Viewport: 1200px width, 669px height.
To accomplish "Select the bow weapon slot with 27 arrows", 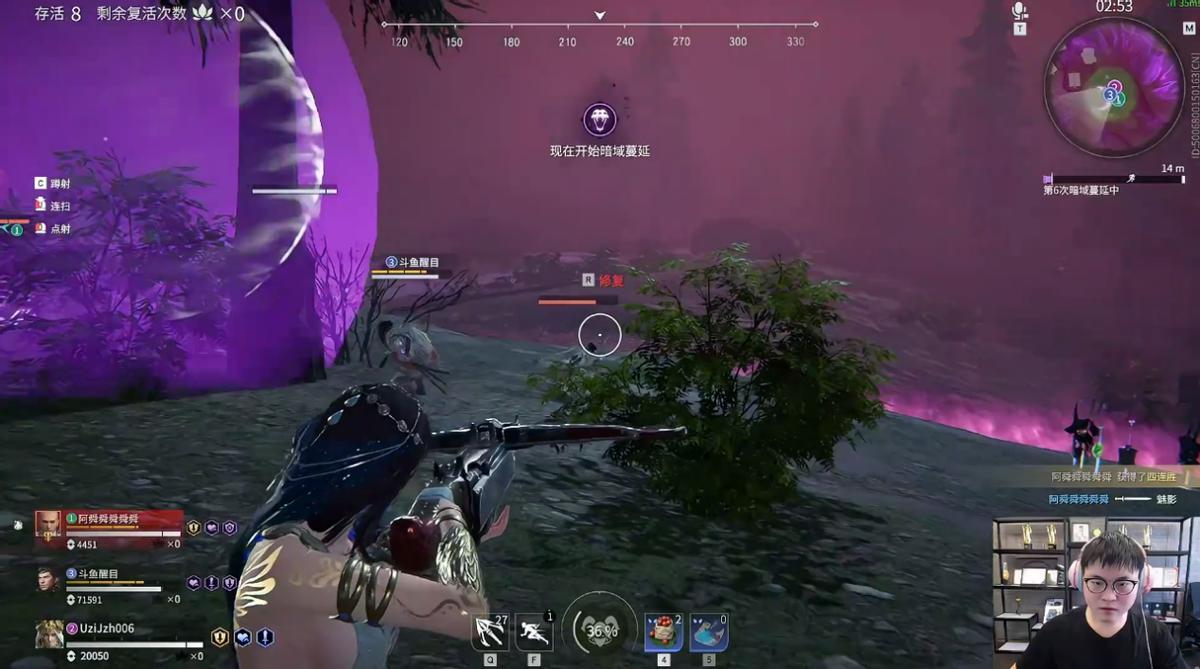I will point(490,632).
